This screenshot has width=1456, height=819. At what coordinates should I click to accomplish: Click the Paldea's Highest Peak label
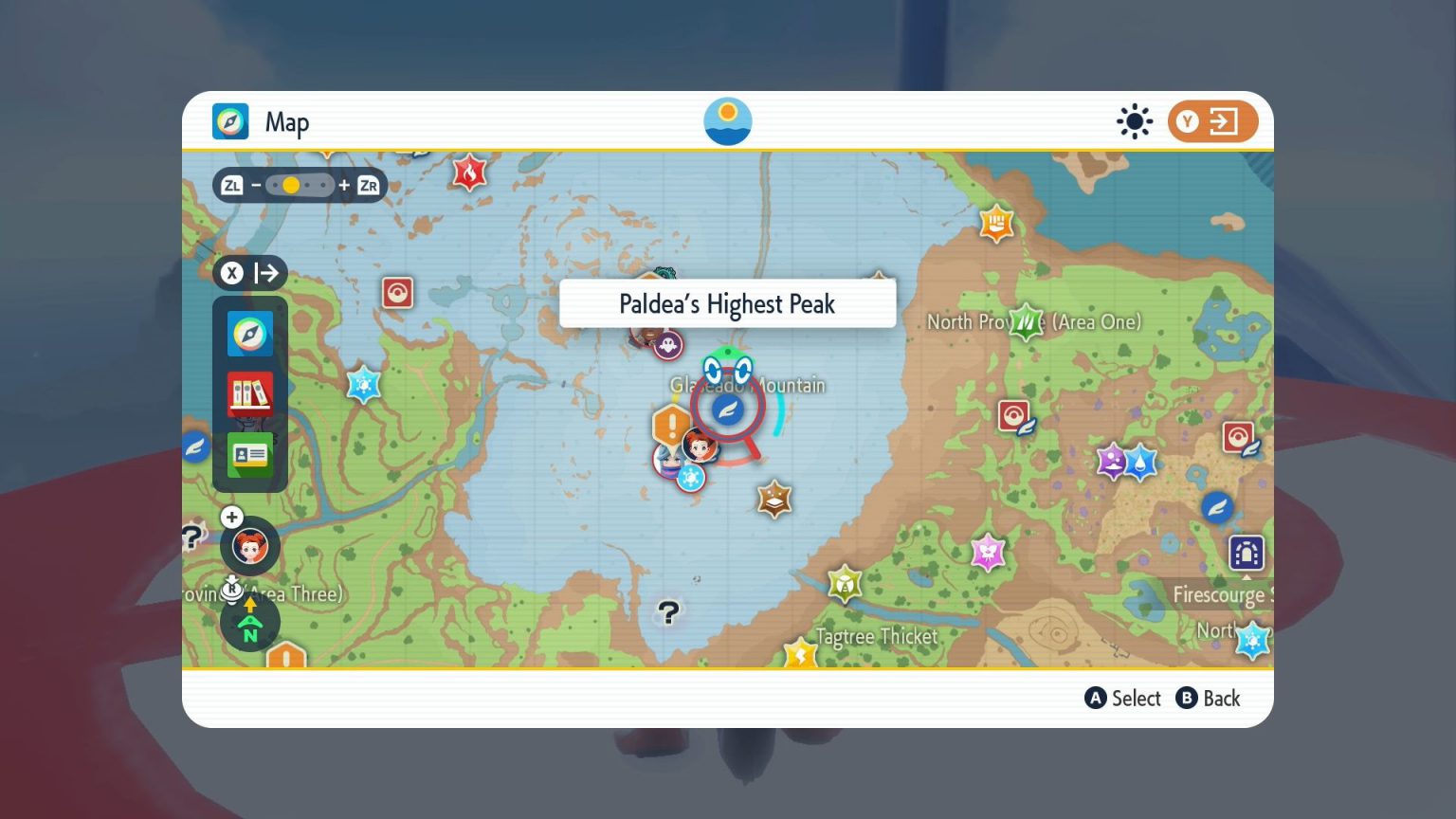[x=728, y=303]
